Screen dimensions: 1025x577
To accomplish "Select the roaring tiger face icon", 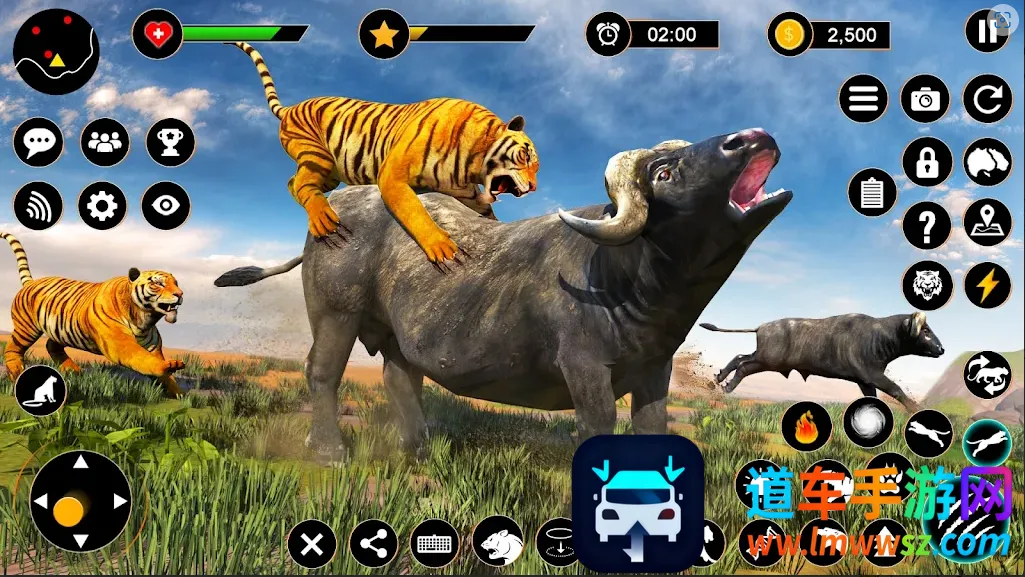I will [926, 285].
